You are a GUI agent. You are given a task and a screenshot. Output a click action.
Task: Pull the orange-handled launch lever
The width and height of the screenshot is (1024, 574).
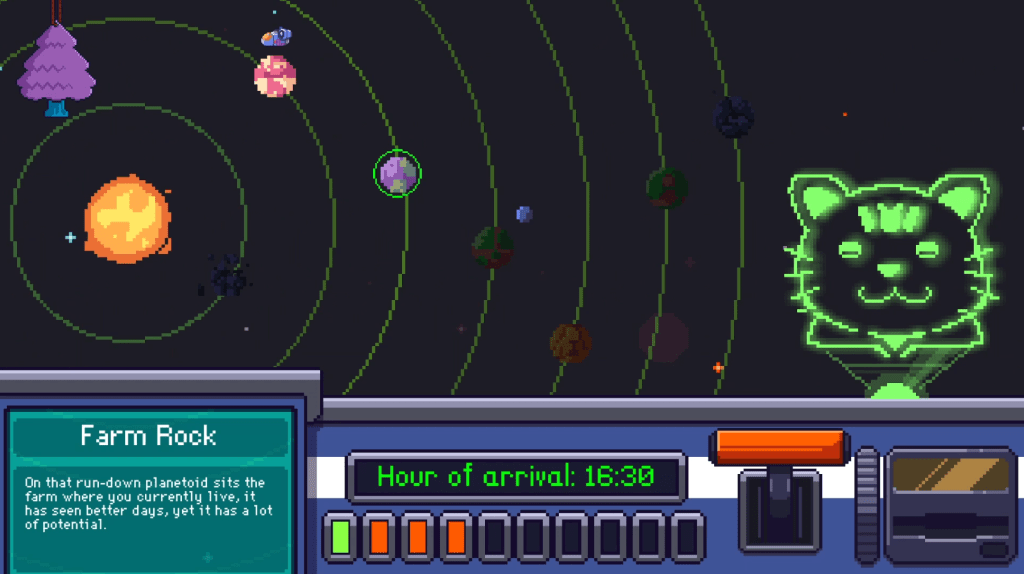(x=779, y=447)
